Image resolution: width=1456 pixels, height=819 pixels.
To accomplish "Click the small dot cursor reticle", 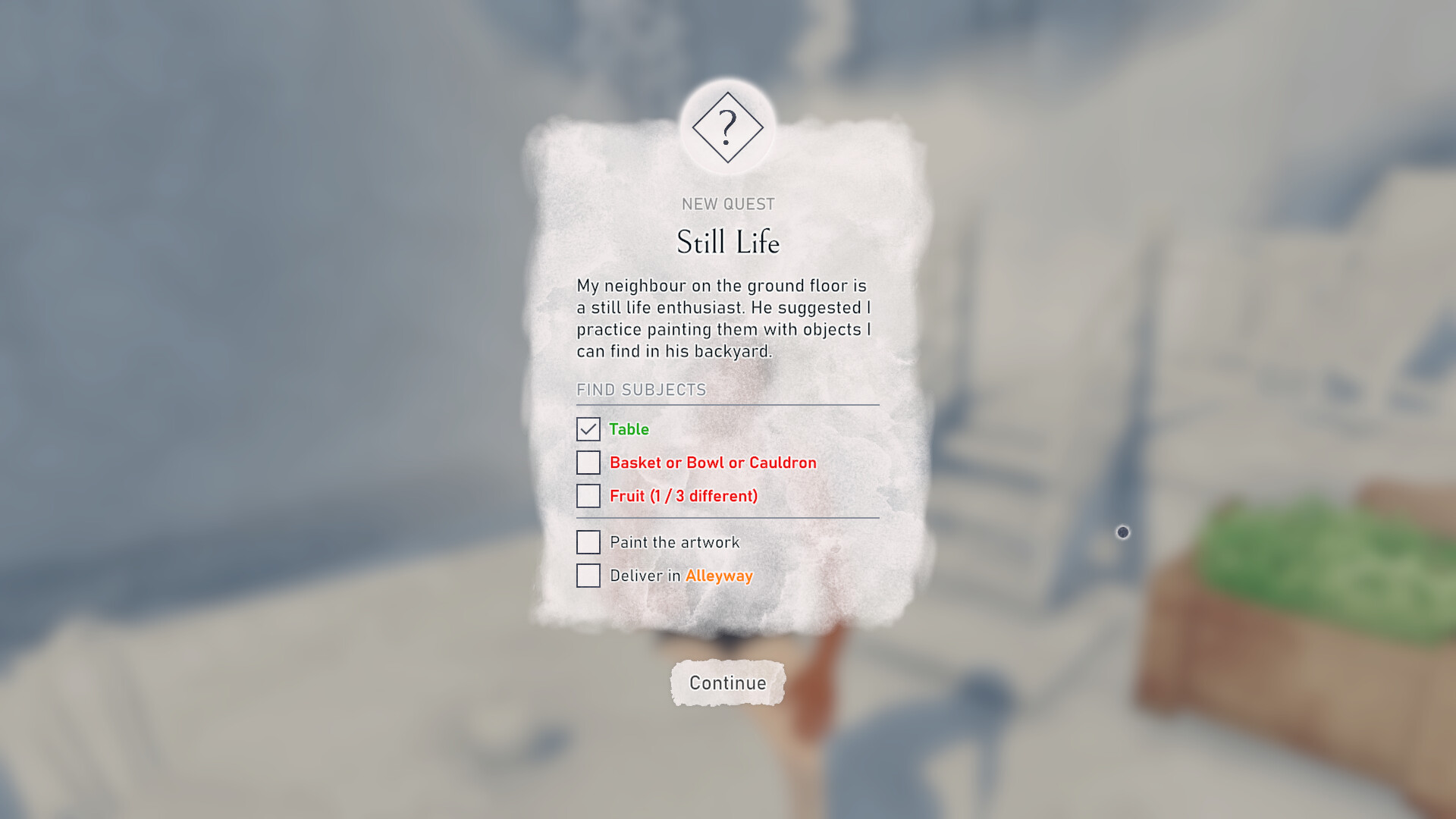I will coord(1122,532).
